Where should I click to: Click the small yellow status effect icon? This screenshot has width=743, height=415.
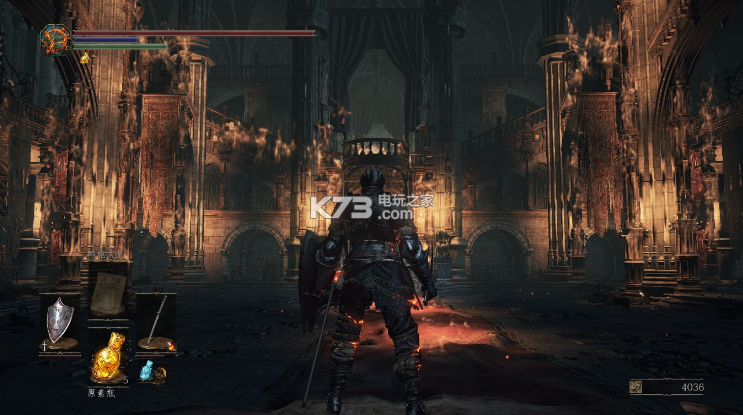click(84, 58)
